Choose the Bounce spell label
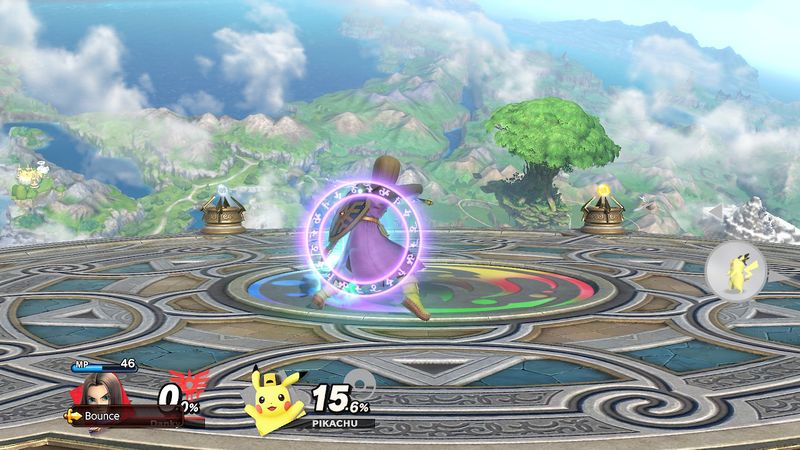The image size is (800, 450). coord(100,415)
